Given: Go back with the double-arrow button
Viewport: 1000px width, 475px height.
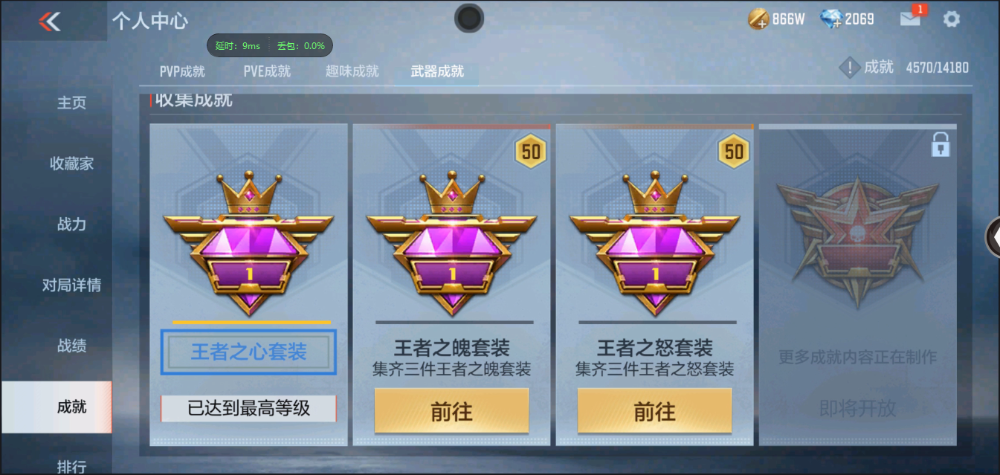Looking at the screenshot, I should pyautogui.click(x=49, y=21).
